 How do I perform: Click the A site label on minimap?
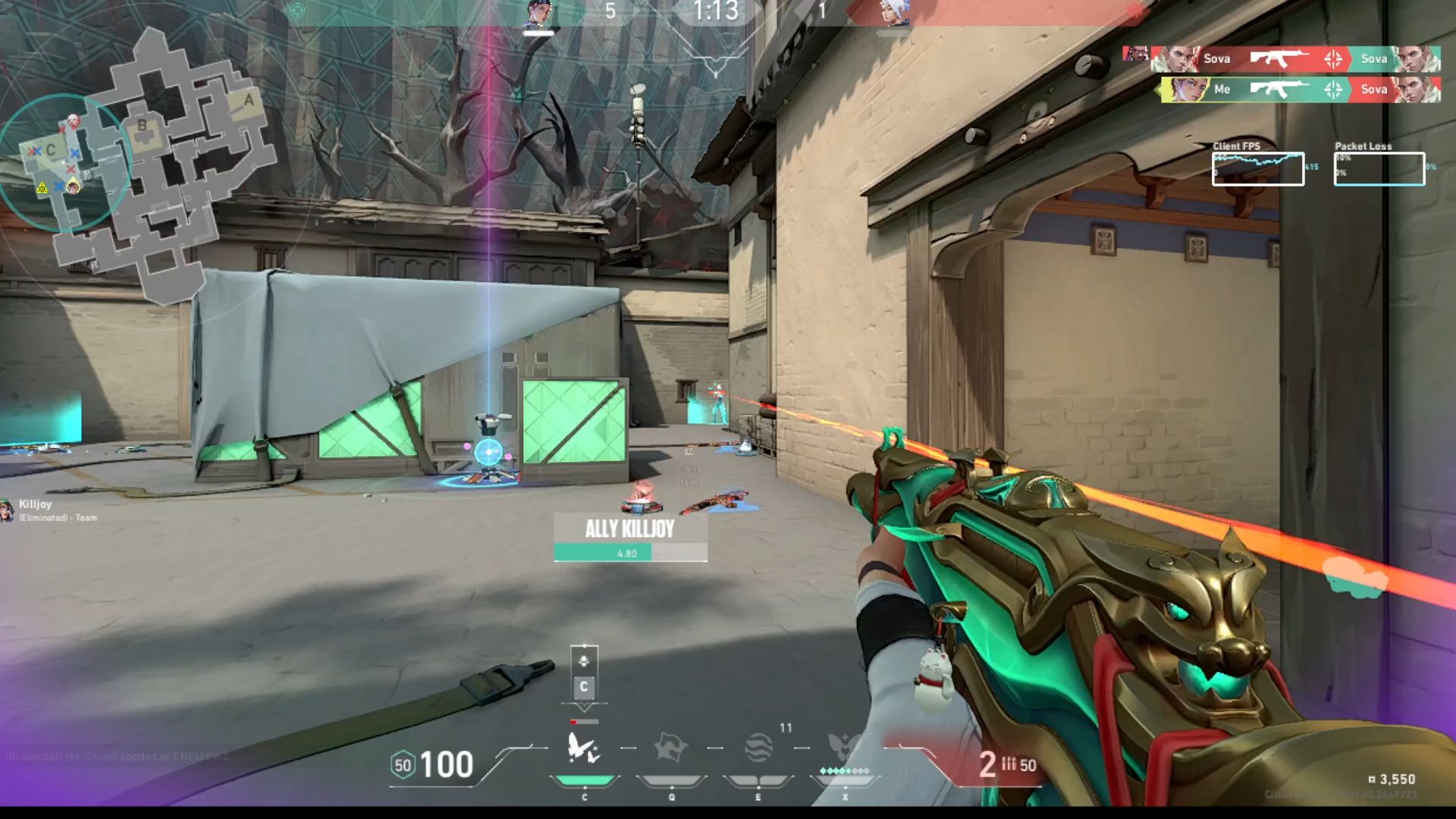point(249,100)
